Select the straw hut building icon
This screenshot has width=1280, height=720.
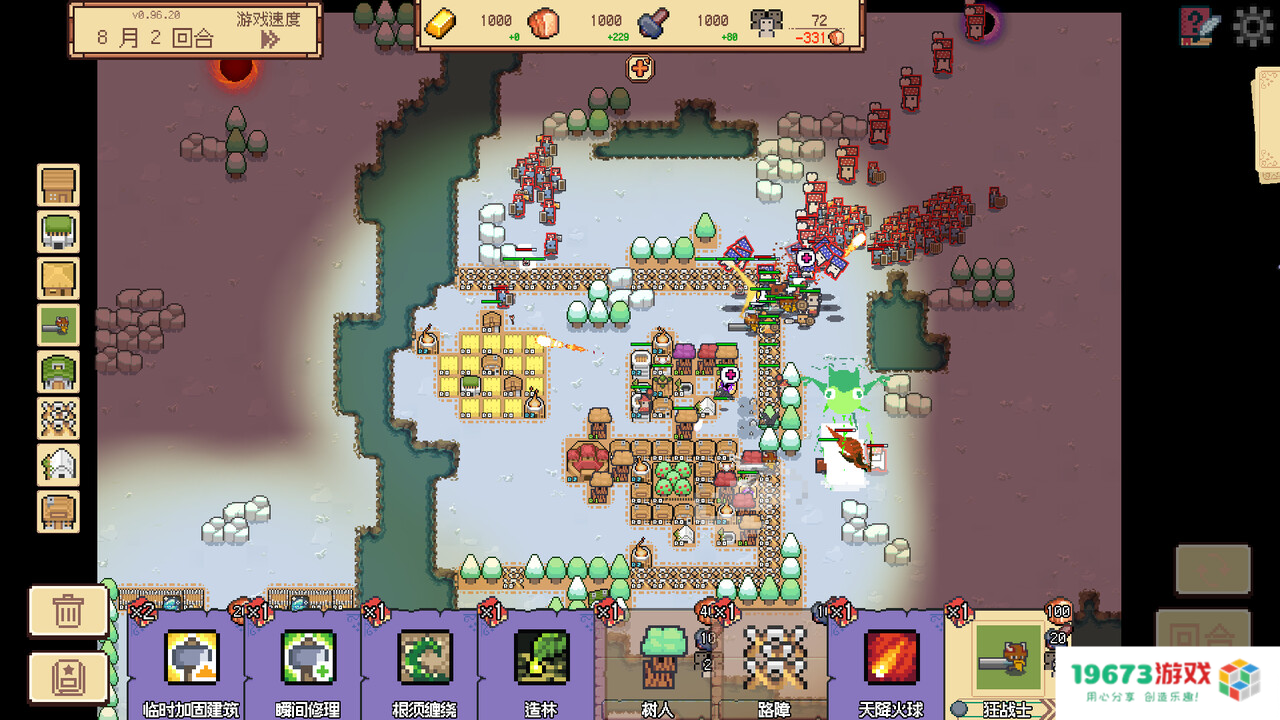coord(59,279)
